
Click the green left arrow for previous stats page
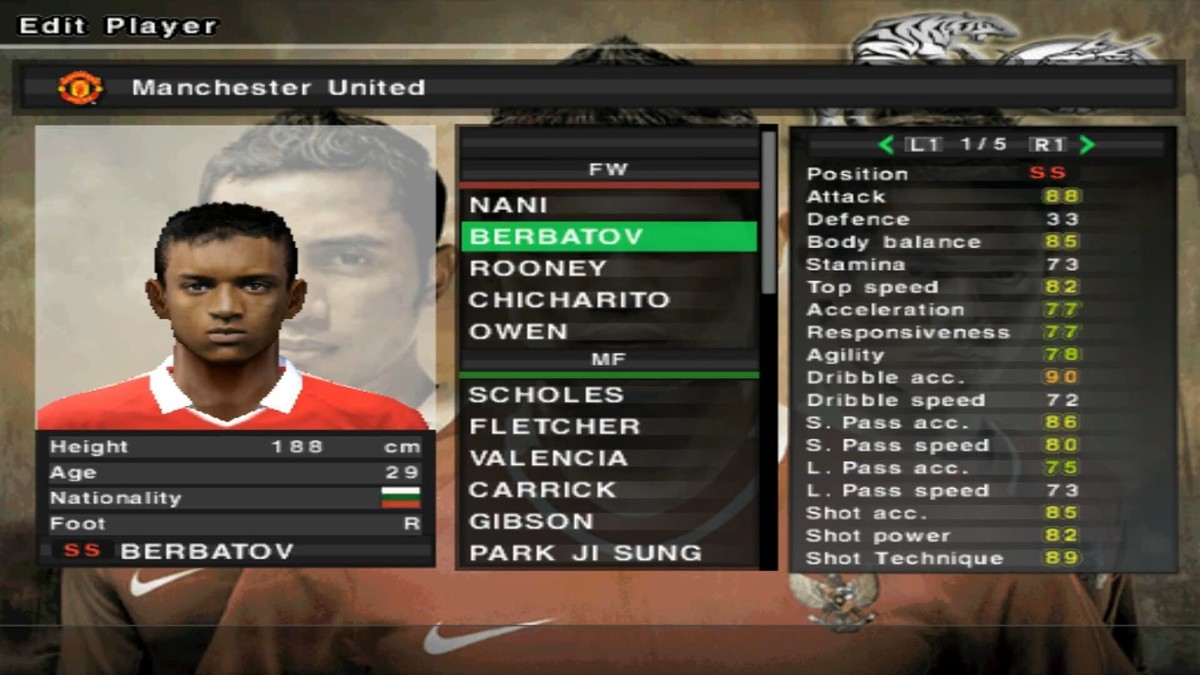pyautogui.click(x=885, y=145)
